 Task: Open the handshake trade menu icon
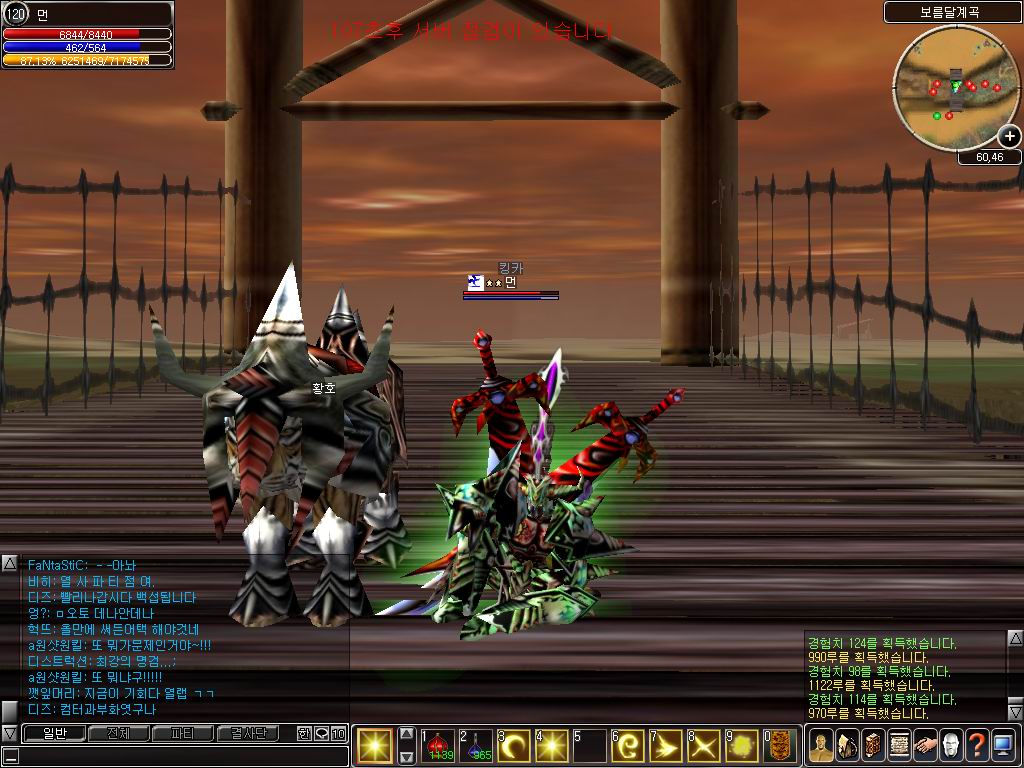pyautogui.click(x=924, y=746)
